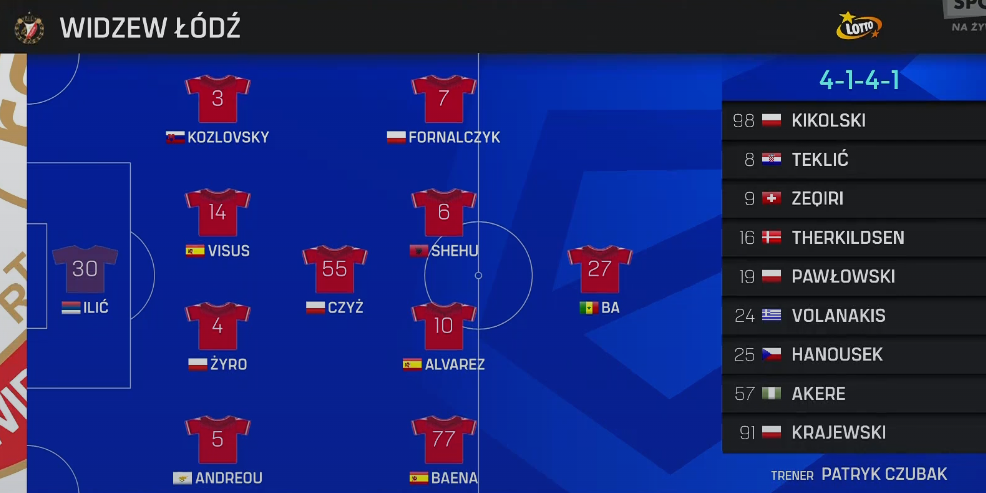Select Zeqiri's row on the bench

[853, 199]
